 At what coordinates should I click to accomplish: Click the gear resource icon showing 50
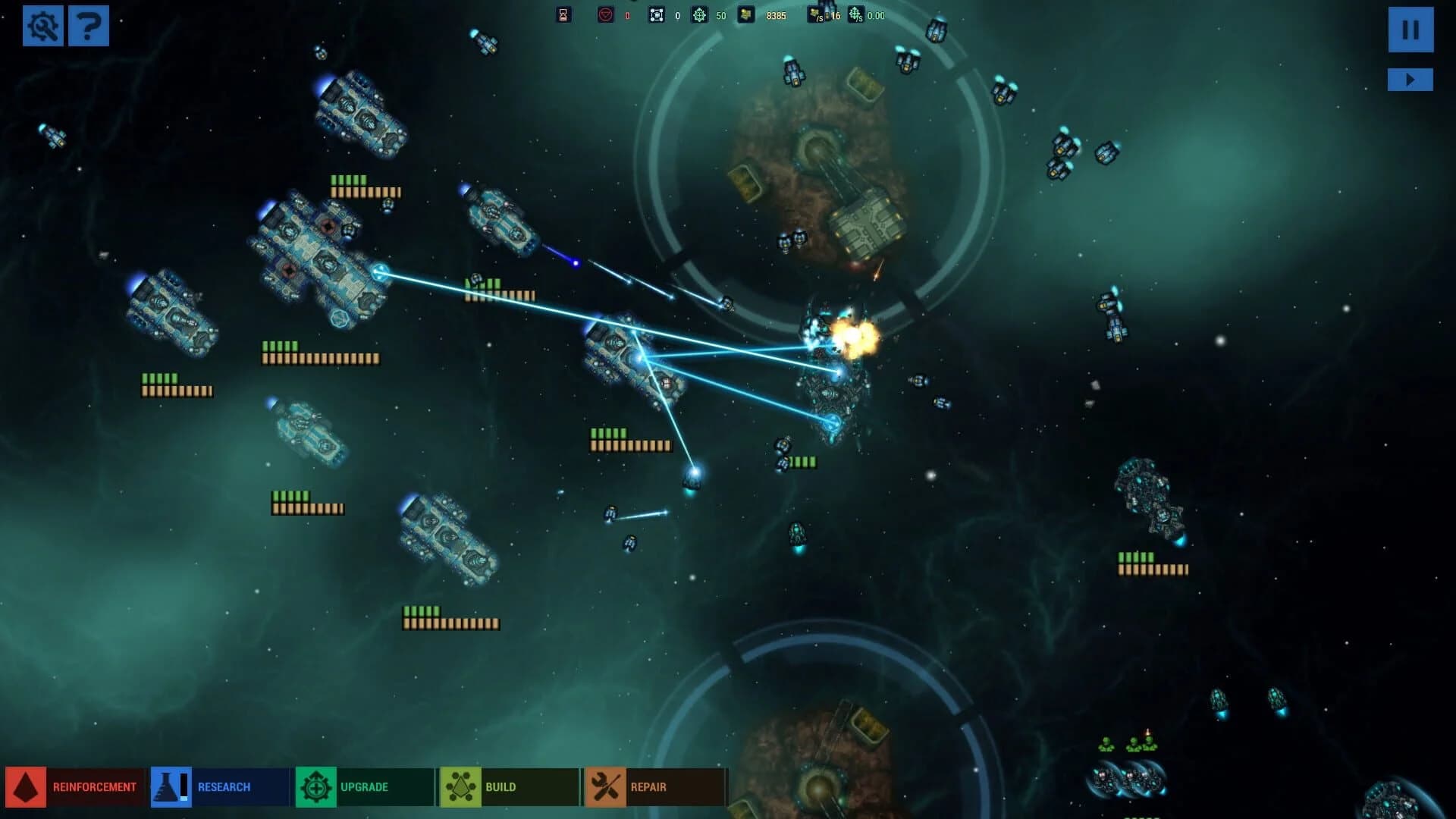(701, 14)
